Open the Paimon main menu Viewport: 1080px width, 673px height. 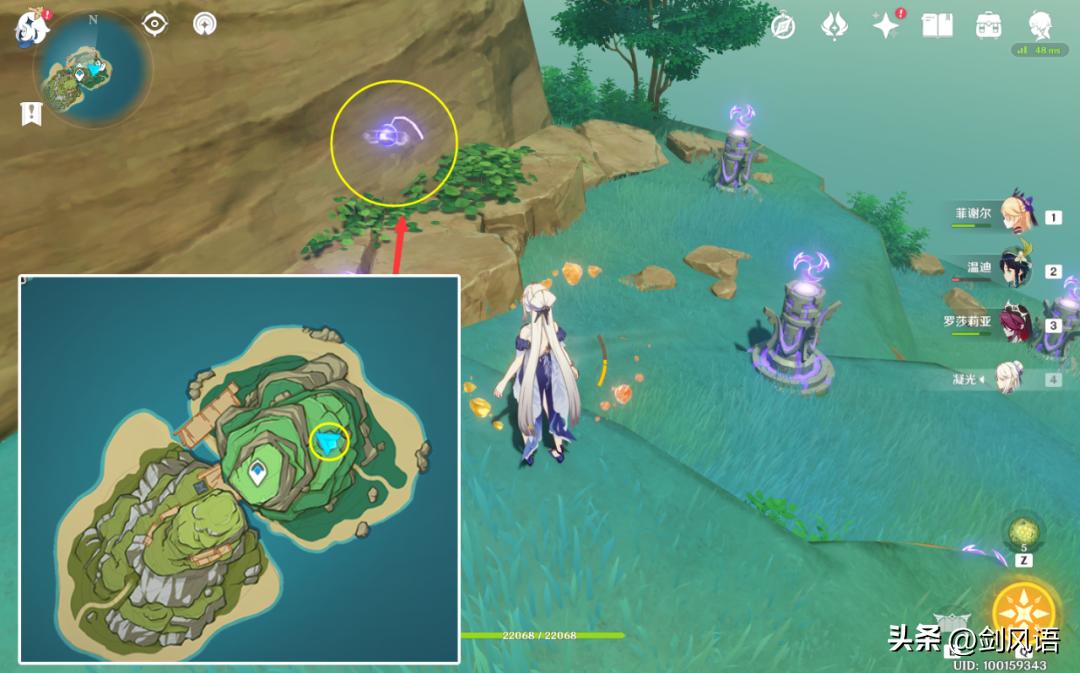(32, 27)
